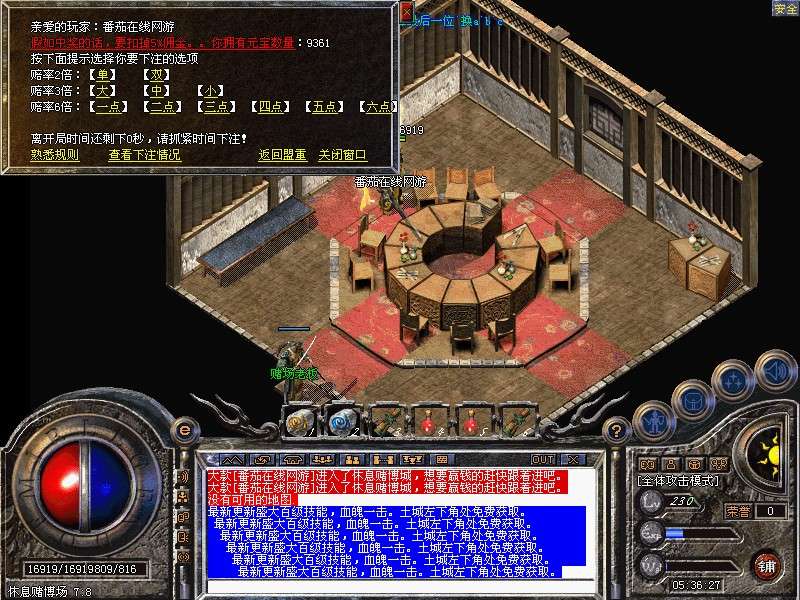Open the bag inventory round button

[692, 400]
